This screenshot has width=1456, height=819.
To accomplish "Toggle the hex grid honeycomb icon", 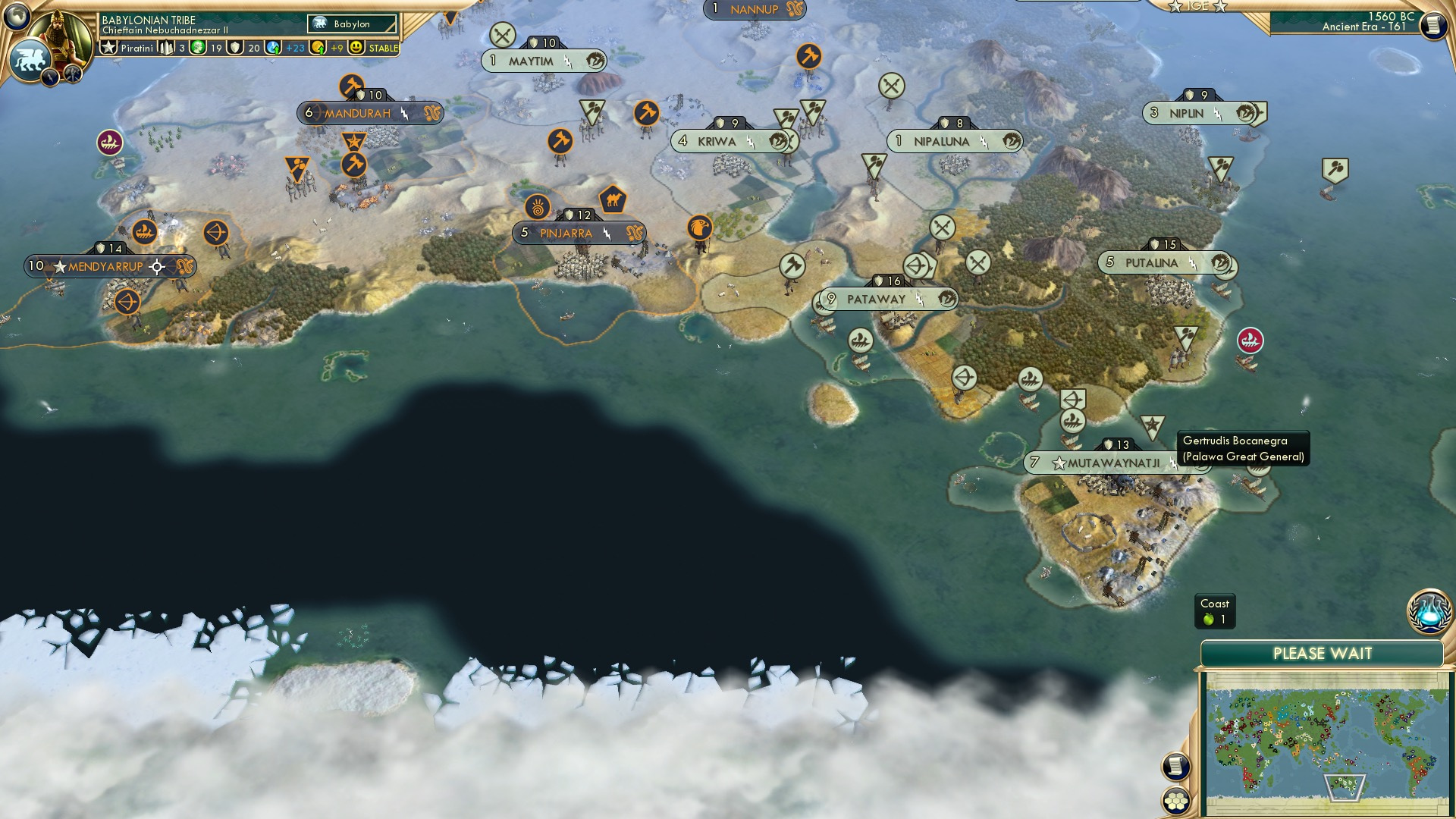I will point(1178,802).
